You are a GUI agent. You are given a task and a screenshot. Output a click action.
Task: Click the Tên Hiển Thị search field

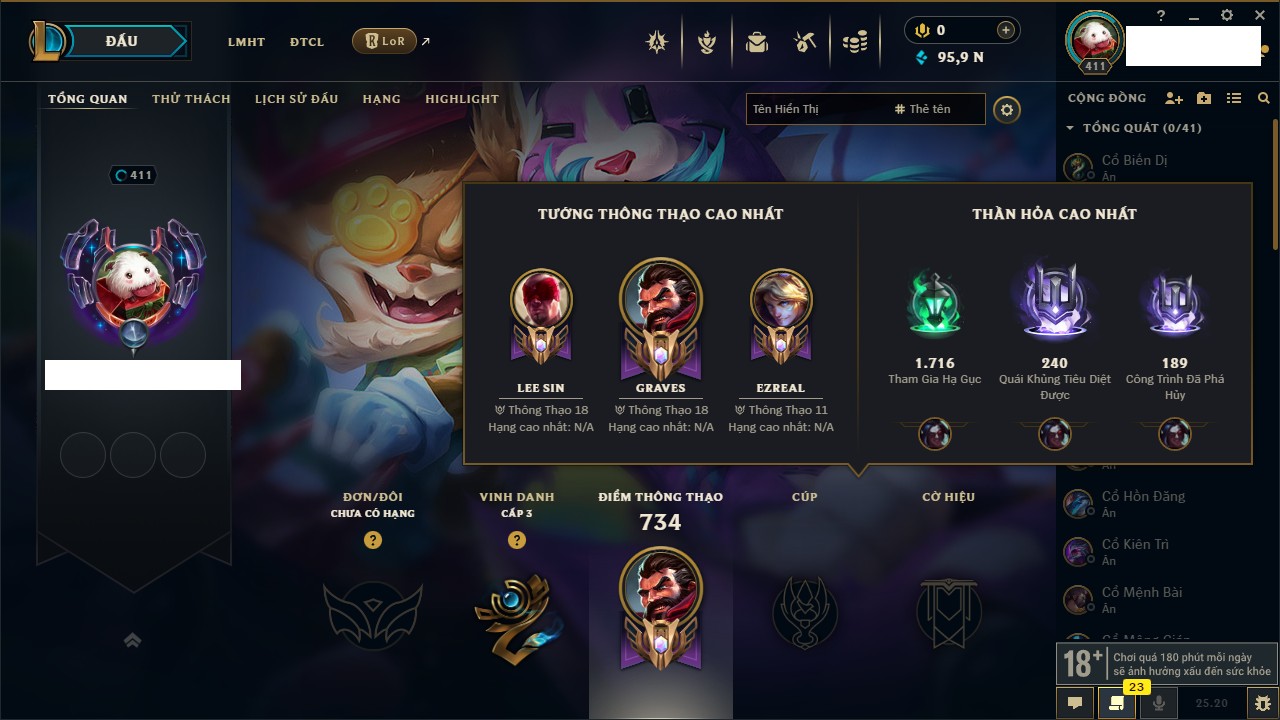(815, 109)
